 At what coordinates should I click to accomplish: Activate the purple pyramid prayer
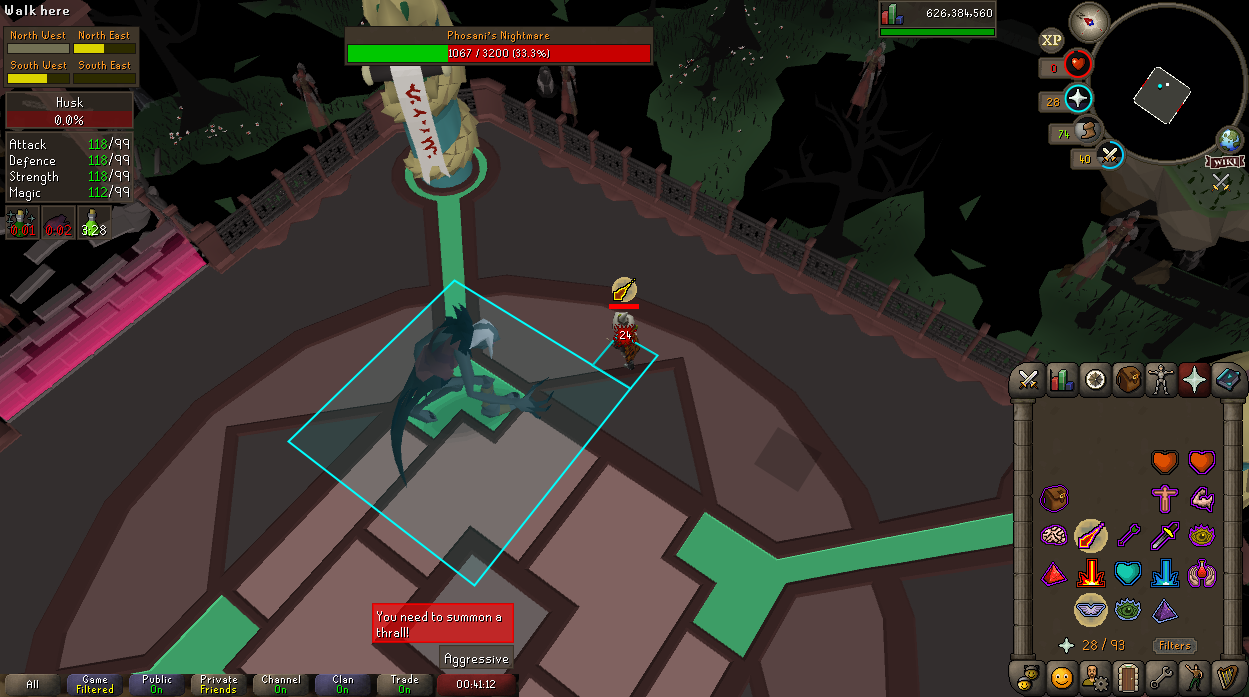tap(1164, 610)
